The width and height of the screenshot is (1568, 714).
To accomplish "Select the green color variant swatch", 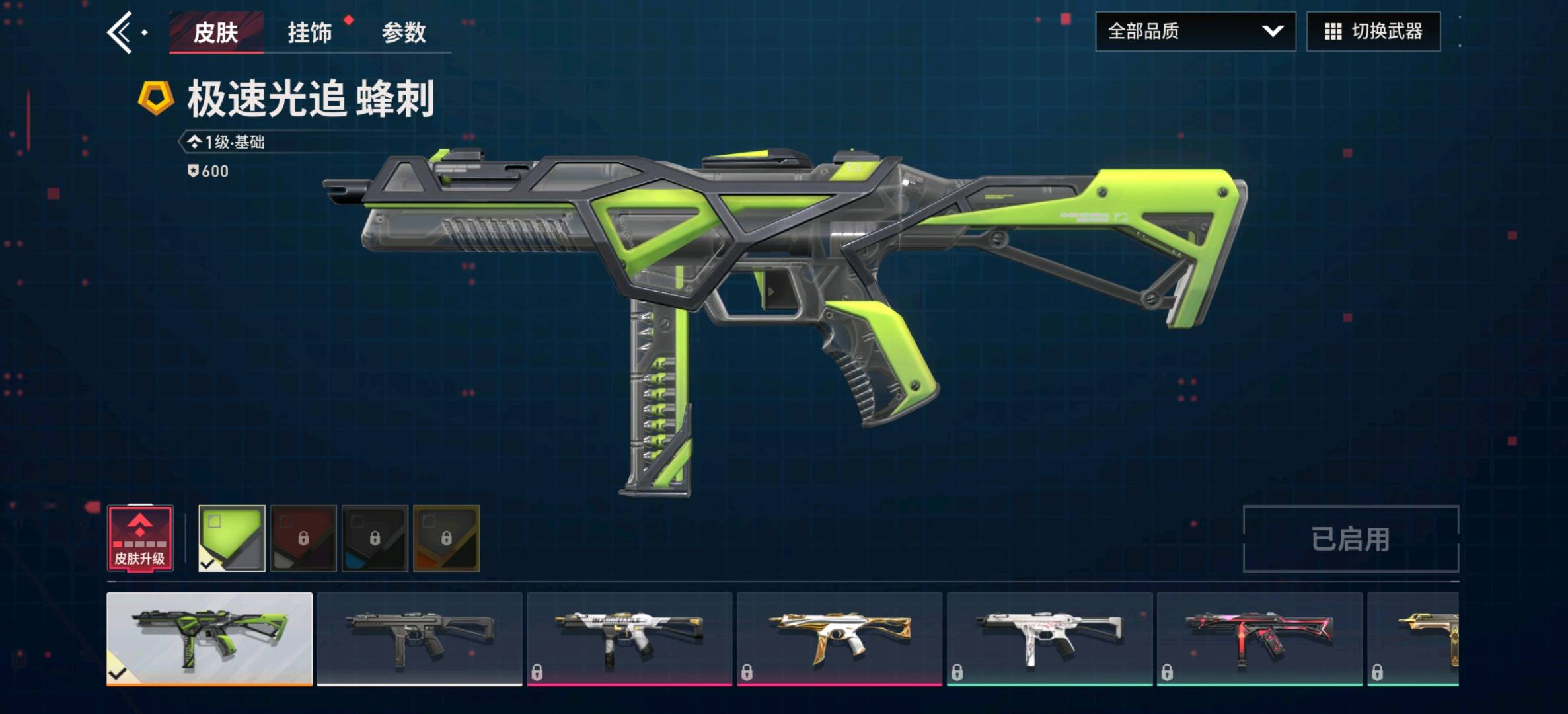I will (232, 538).
